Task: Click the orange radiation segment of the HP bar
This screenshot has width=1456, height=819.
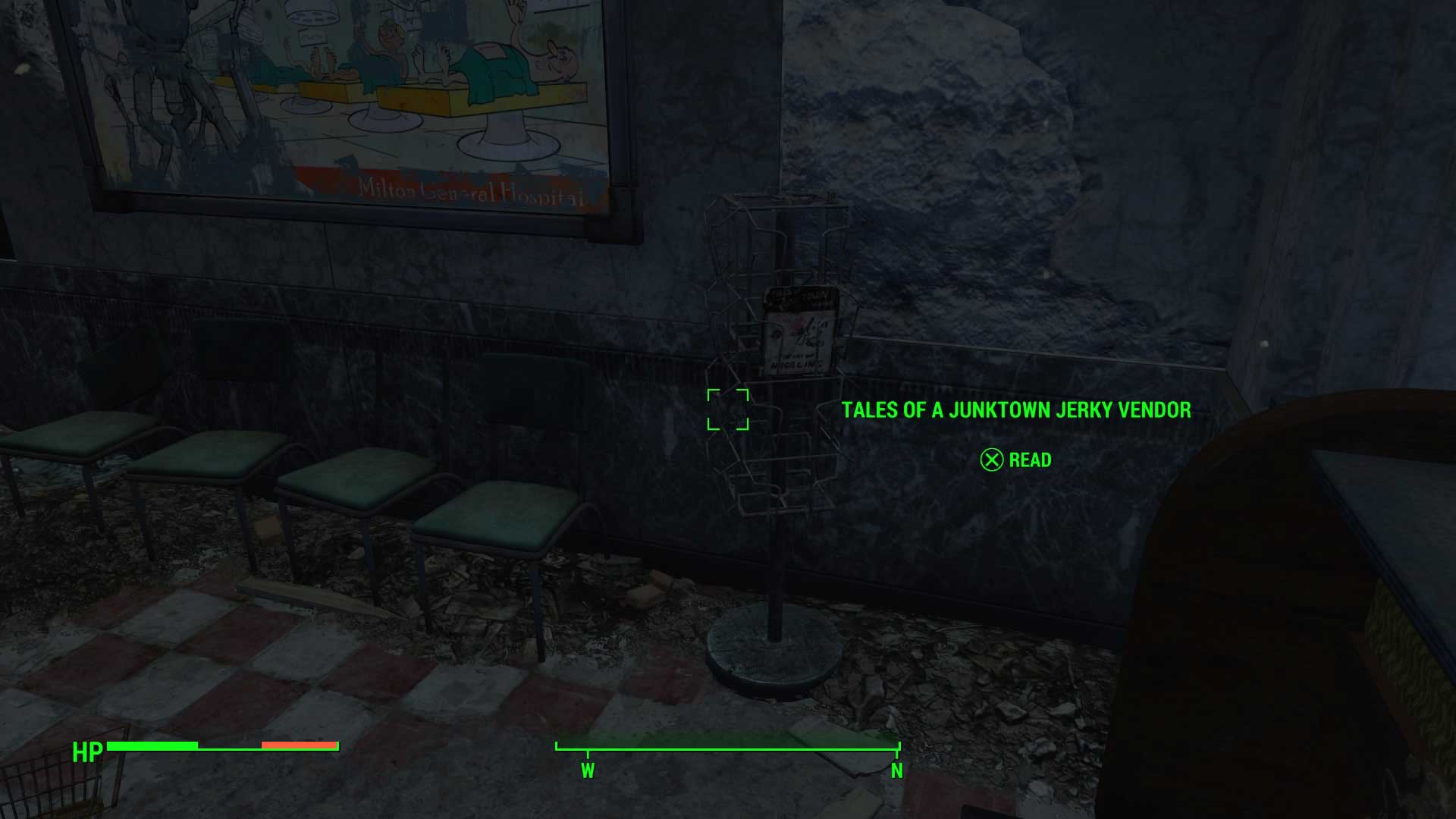Action: coord(298,745)
